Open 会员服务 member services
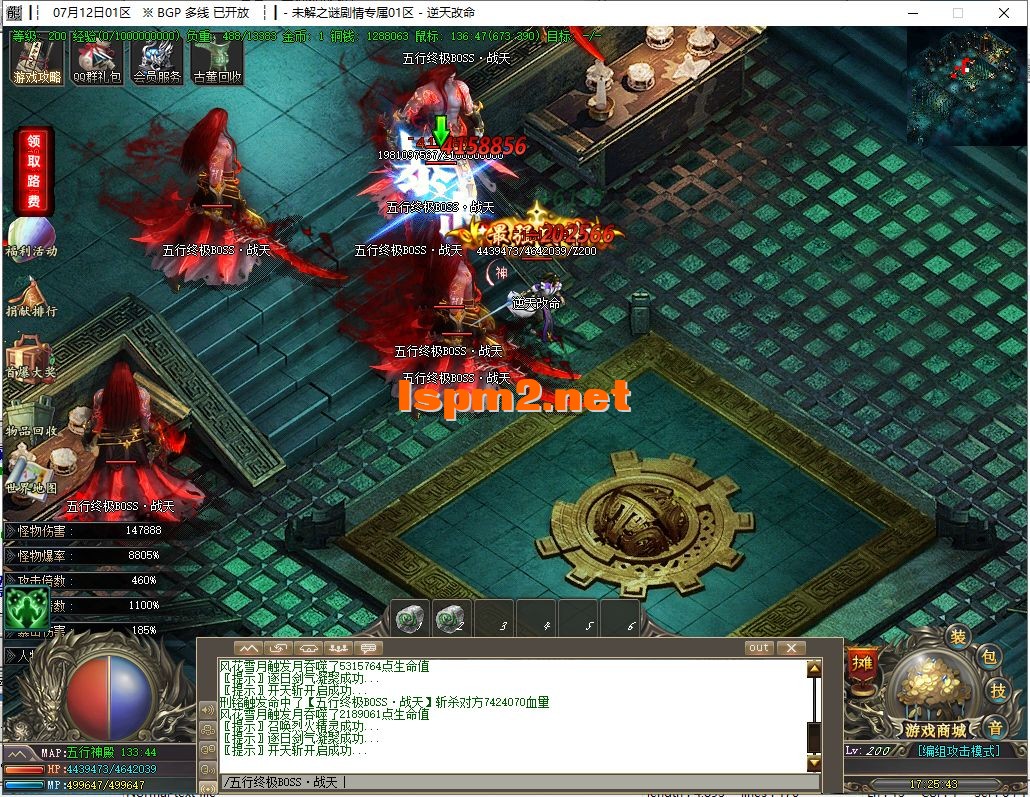Viewport: 1030px width, 797px height. (157, 62)
